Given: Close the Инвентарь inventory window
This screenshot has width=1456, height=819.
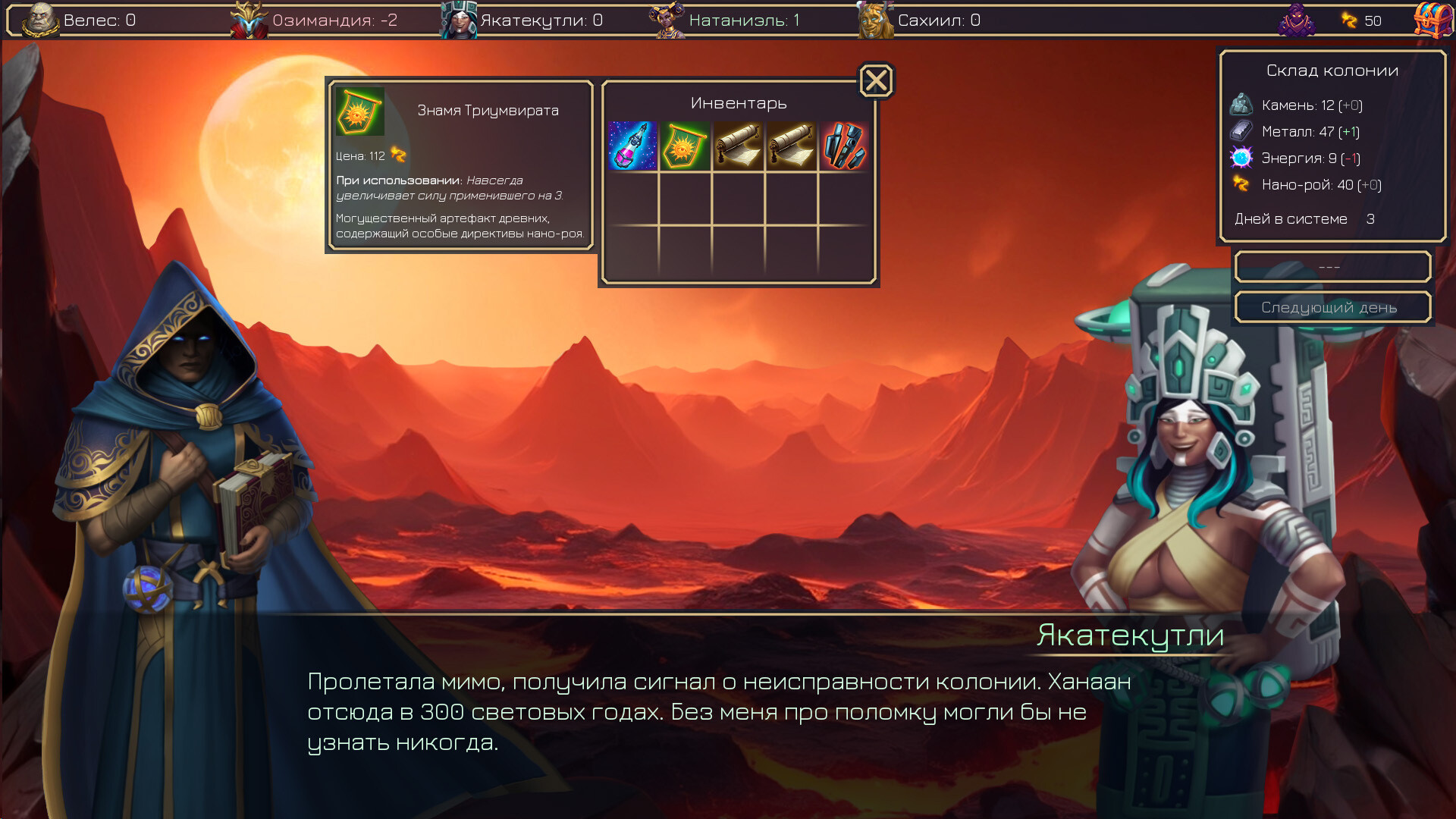Looking at the screenshot, I should coord(876,80).
